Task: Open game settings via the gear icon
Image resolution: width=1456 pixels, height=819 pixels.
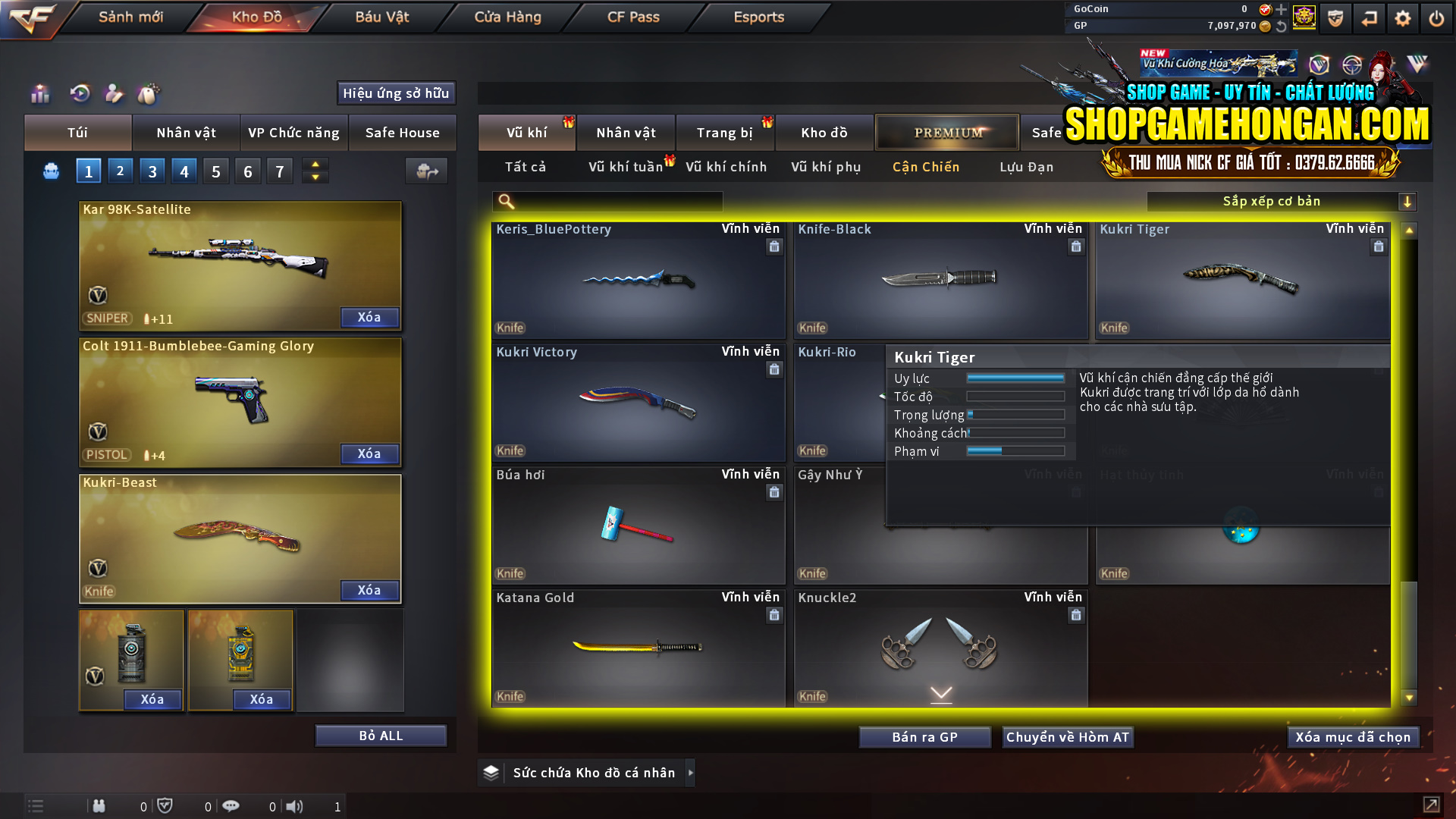Action: pos(1403,17)
